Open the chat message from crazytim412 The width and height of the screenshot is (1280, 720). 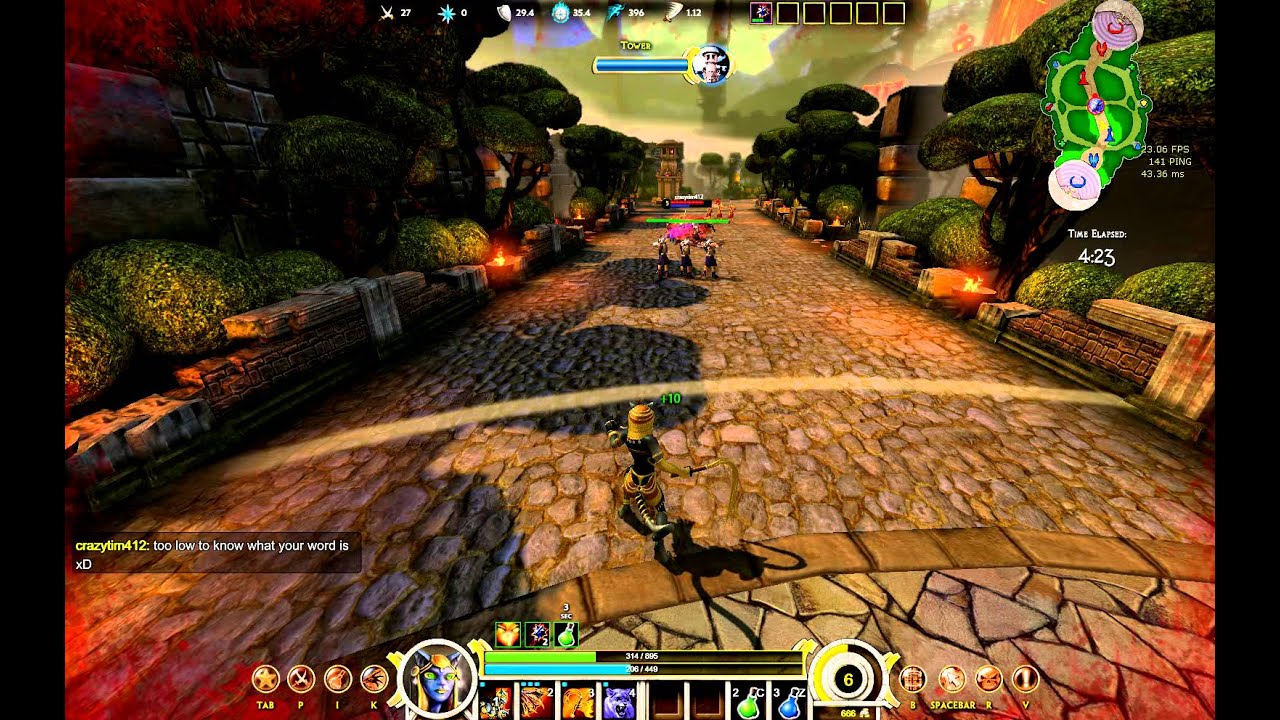212,555
